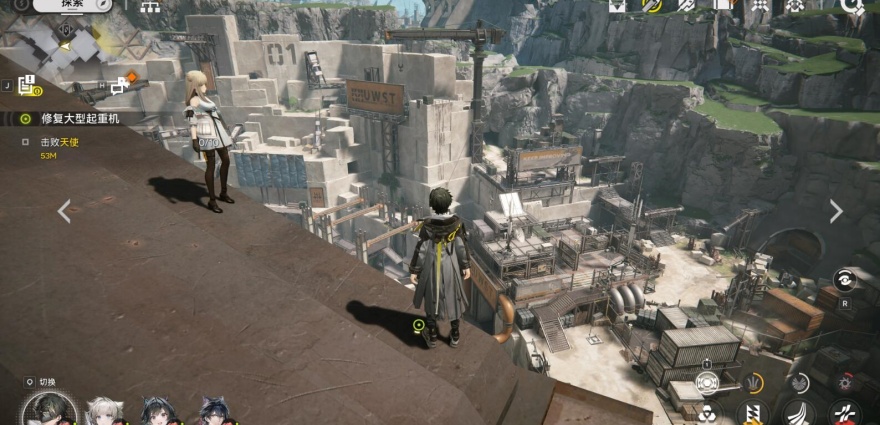Select the 击败天使 objective entry
This screenshot has width=880, height=425.
[x=66, y=142]
